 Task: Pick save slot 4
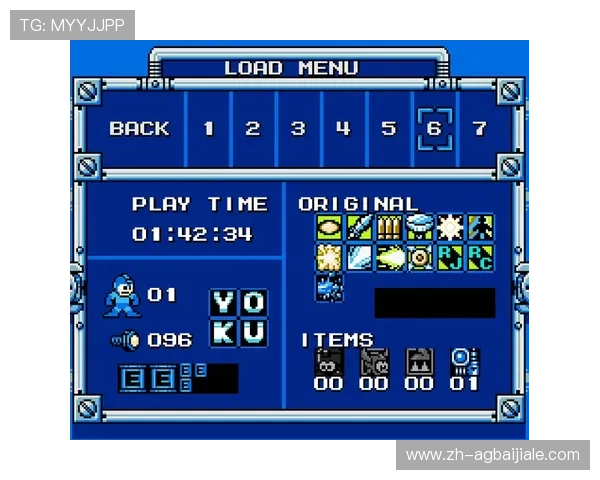pyautogui.click(x=343, y=128)
